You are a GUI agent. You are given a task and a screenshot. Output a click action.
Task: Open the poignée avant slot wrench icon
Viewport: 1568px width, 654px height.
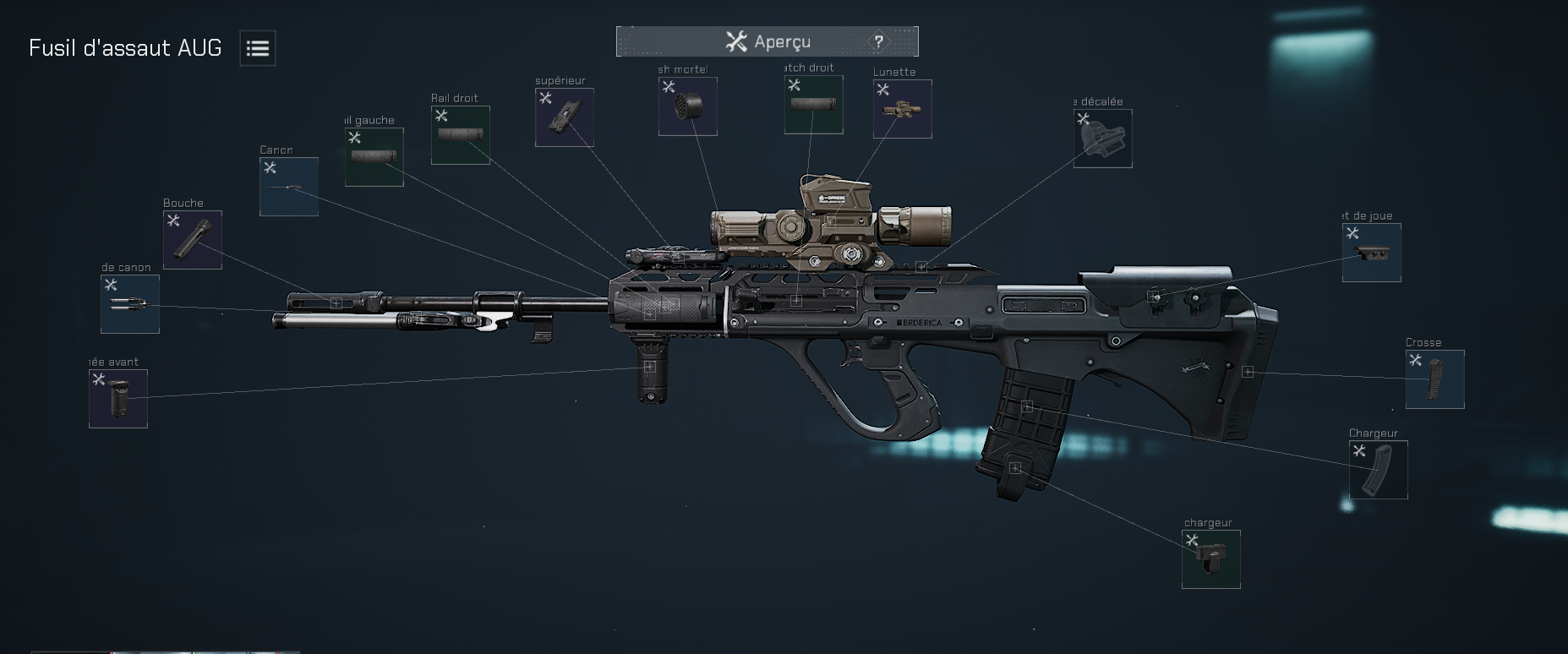(97, 379)
